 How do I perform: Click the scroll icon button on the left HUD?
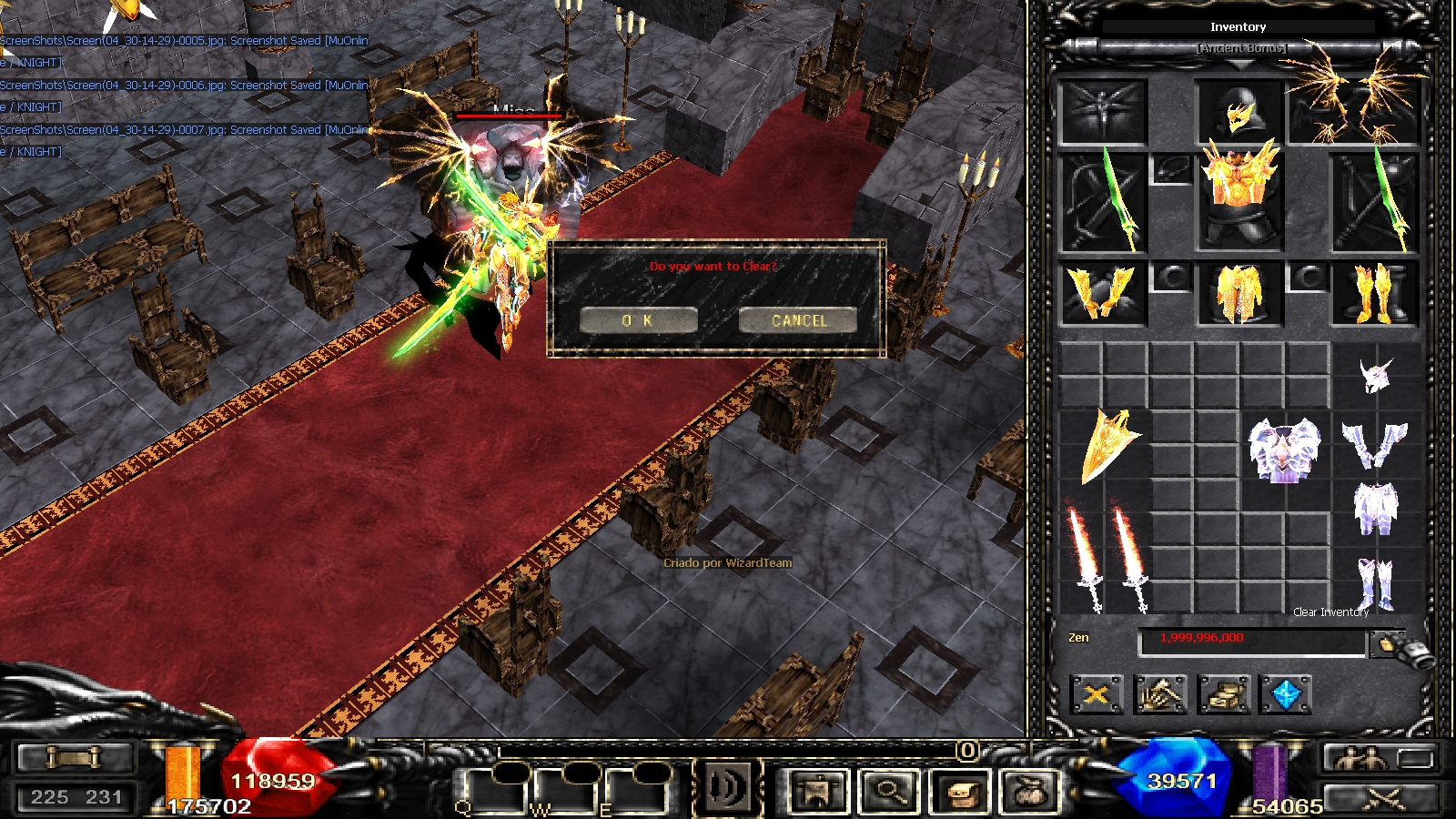click(75, 757)
